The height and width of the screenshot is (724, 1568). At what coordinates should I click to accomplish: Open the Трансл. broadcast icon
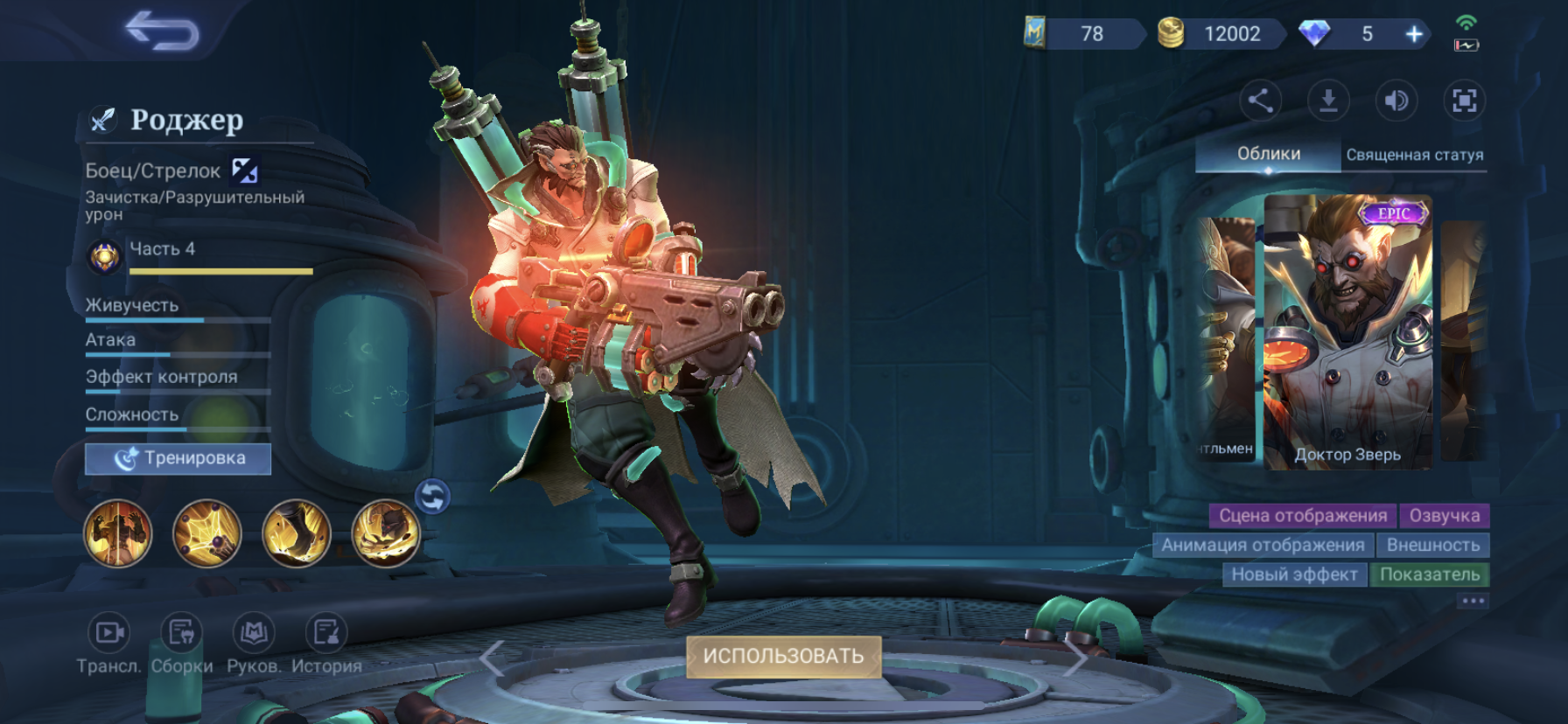108,633
